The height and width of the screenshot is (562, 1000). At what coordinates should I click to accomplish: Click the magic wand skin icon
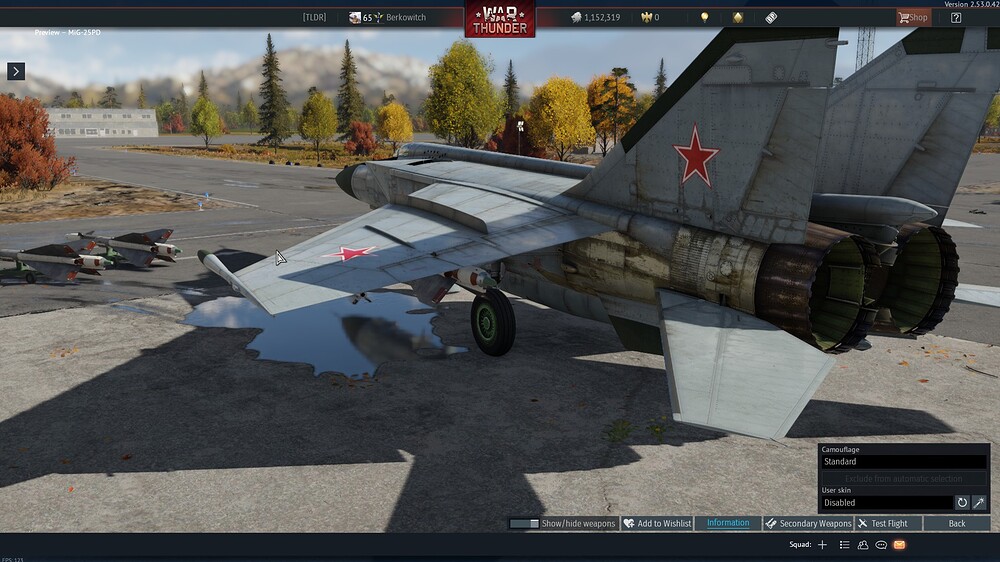click(x=979, y=503)
